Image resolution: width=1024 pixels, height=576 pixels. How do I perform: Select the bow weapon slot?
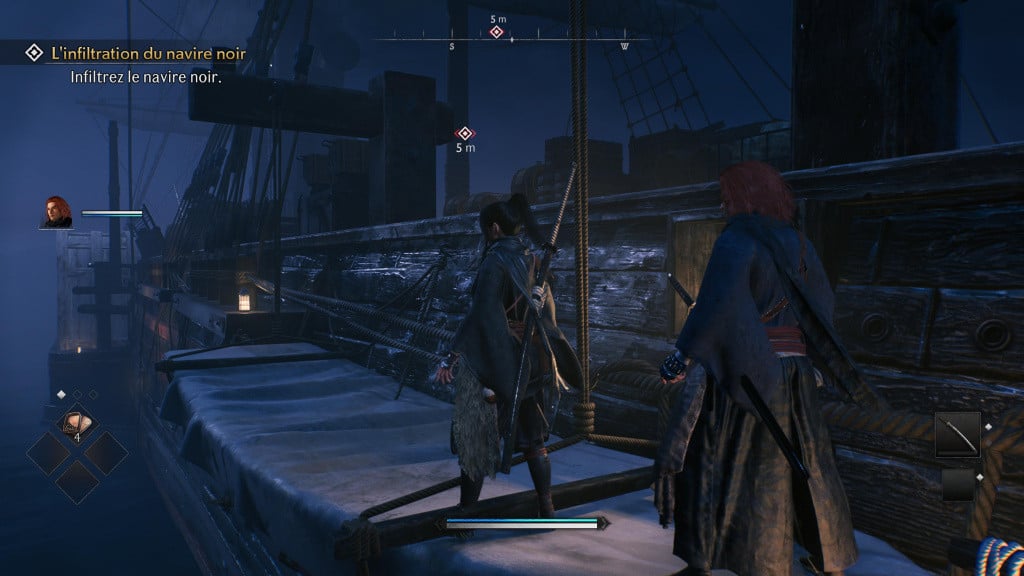click(958, 436)
